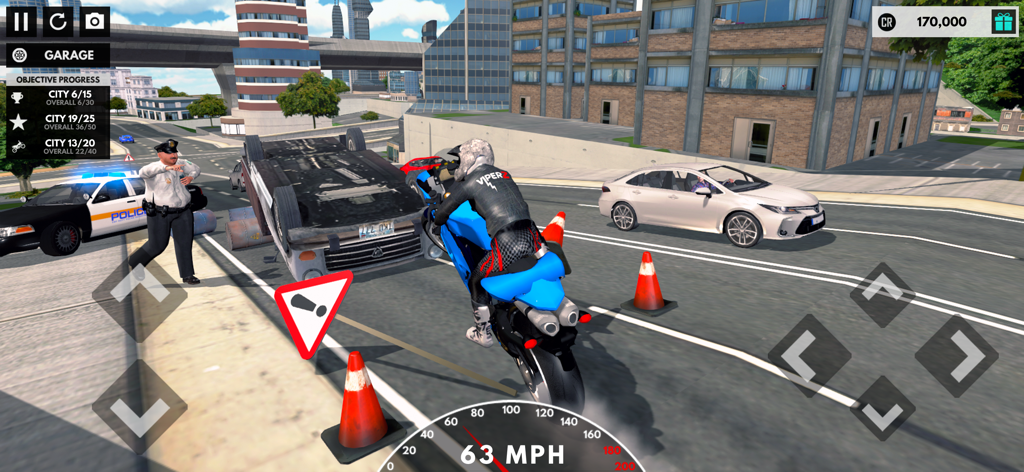Tap the down arrow on the two-arrow pad
The image size is (1024, 472).
(x=139, y=406)
